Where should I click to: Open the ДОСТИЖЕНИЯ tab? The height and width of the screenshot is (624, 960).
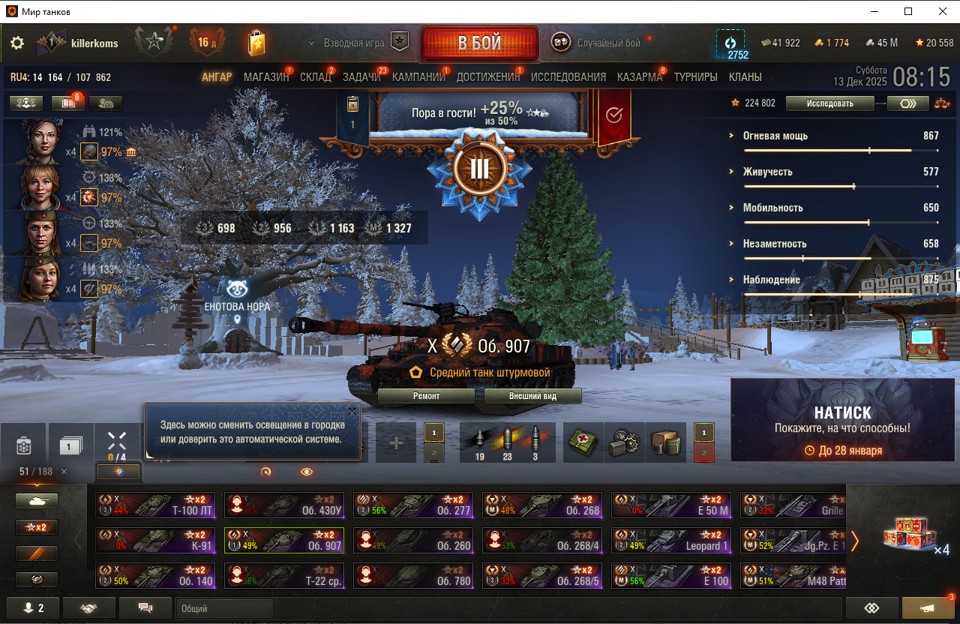(488, 77)
